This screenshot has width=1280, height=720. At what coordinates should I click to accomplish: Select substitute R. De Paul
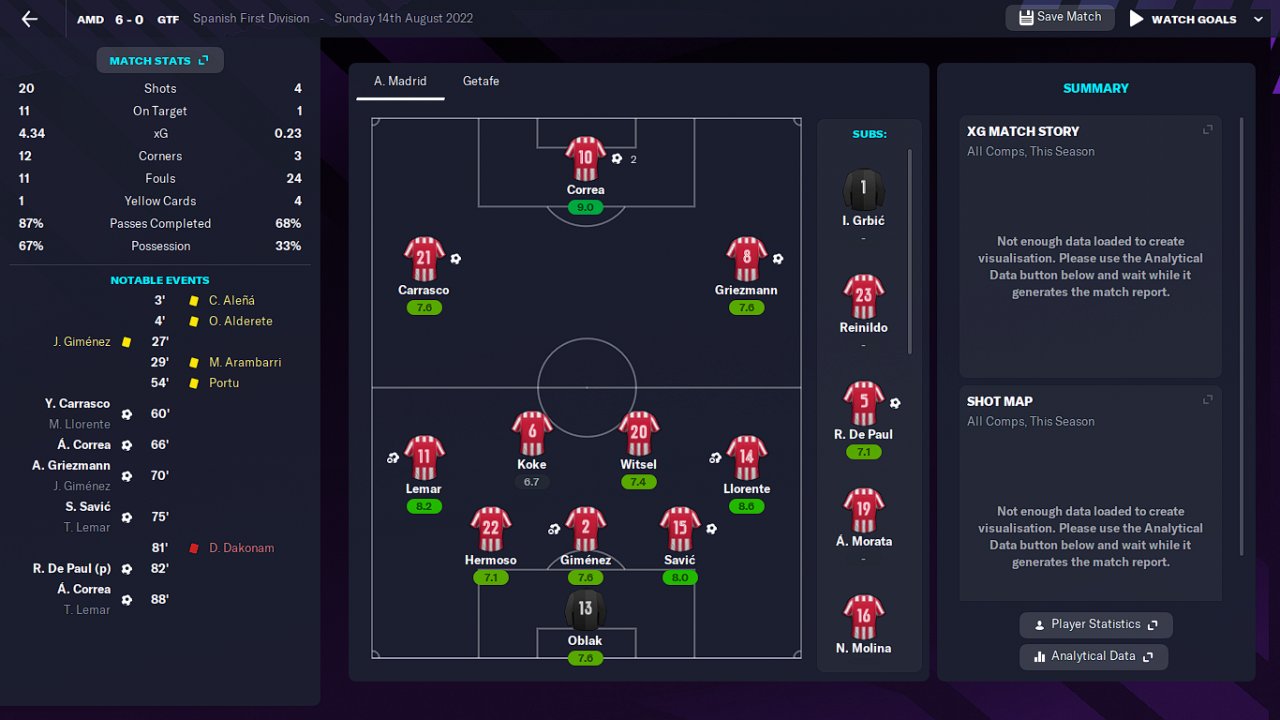click(863, 404)
